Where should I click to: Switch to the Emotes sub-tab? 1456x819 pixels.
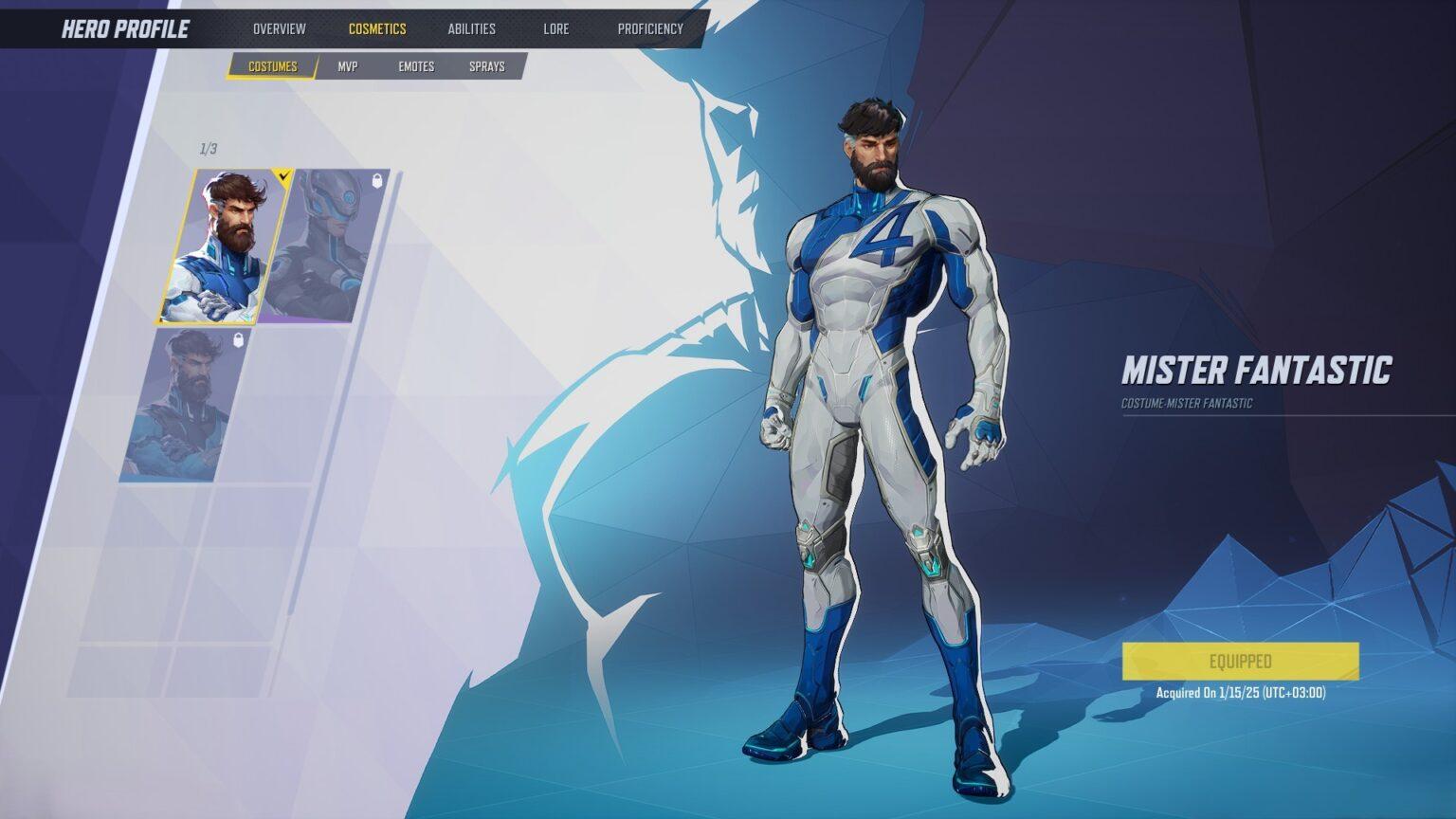tap(417, 66)
